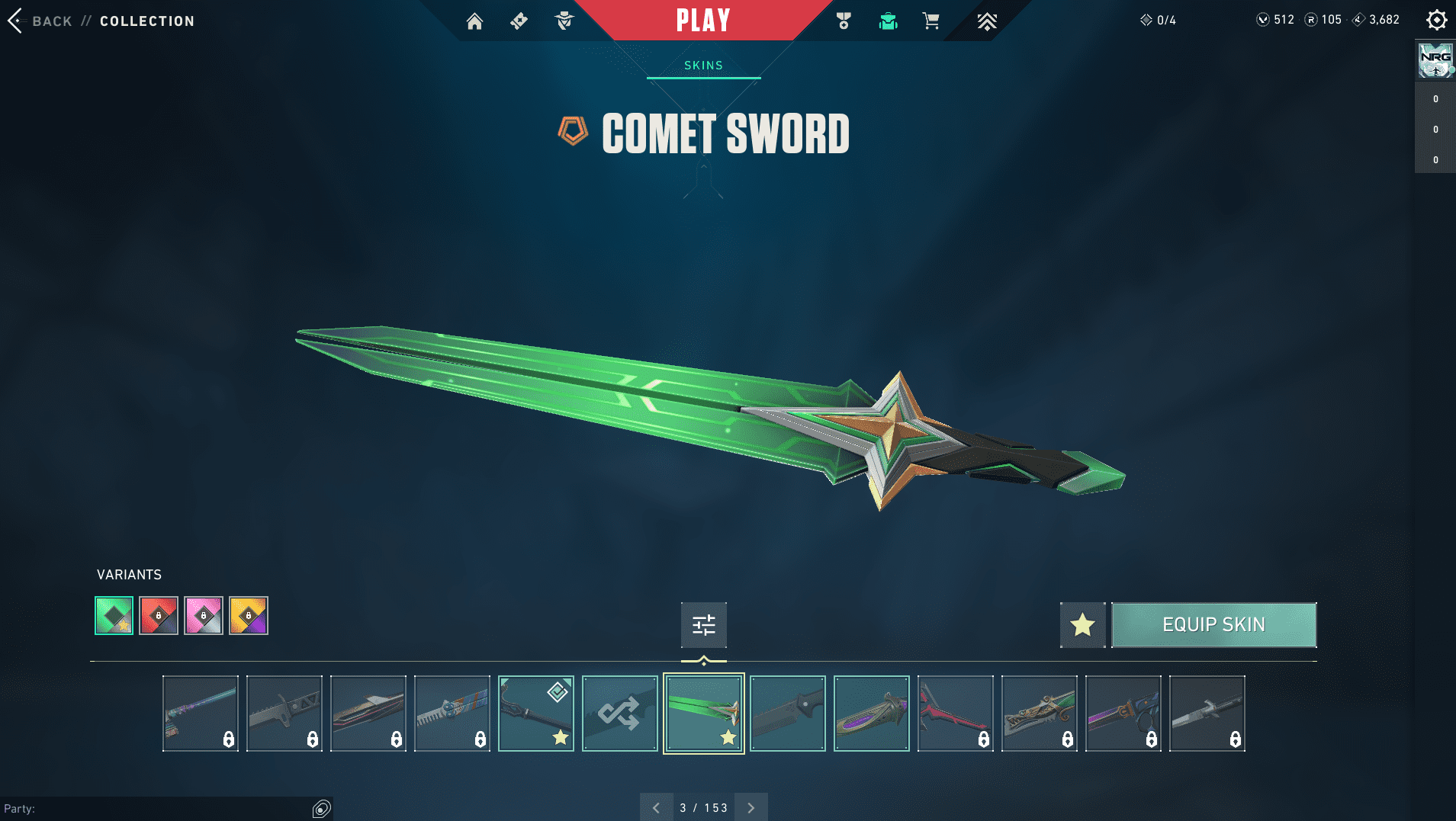Open the home icon in top navigation
This screenshot has width=1456, height=821.
(x=474, y=21)
